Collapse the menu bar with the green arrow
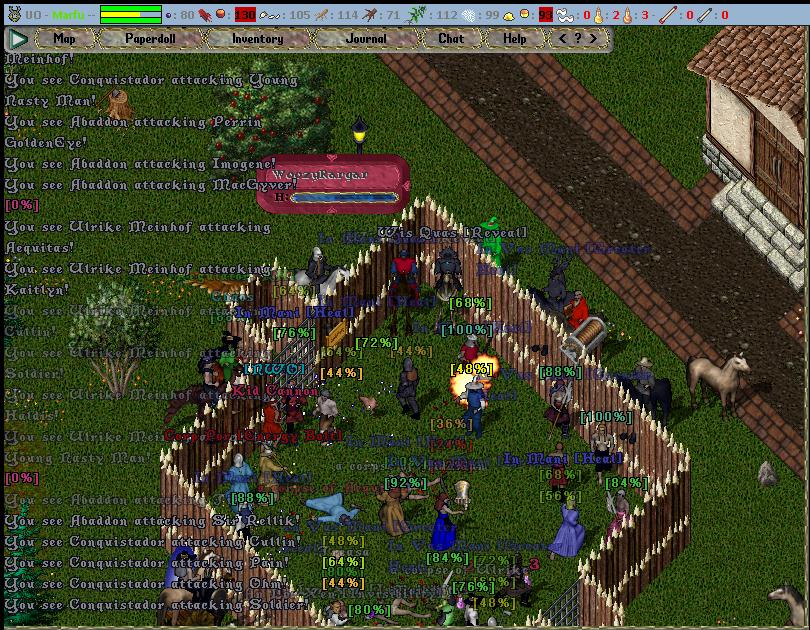 (18, 39)
